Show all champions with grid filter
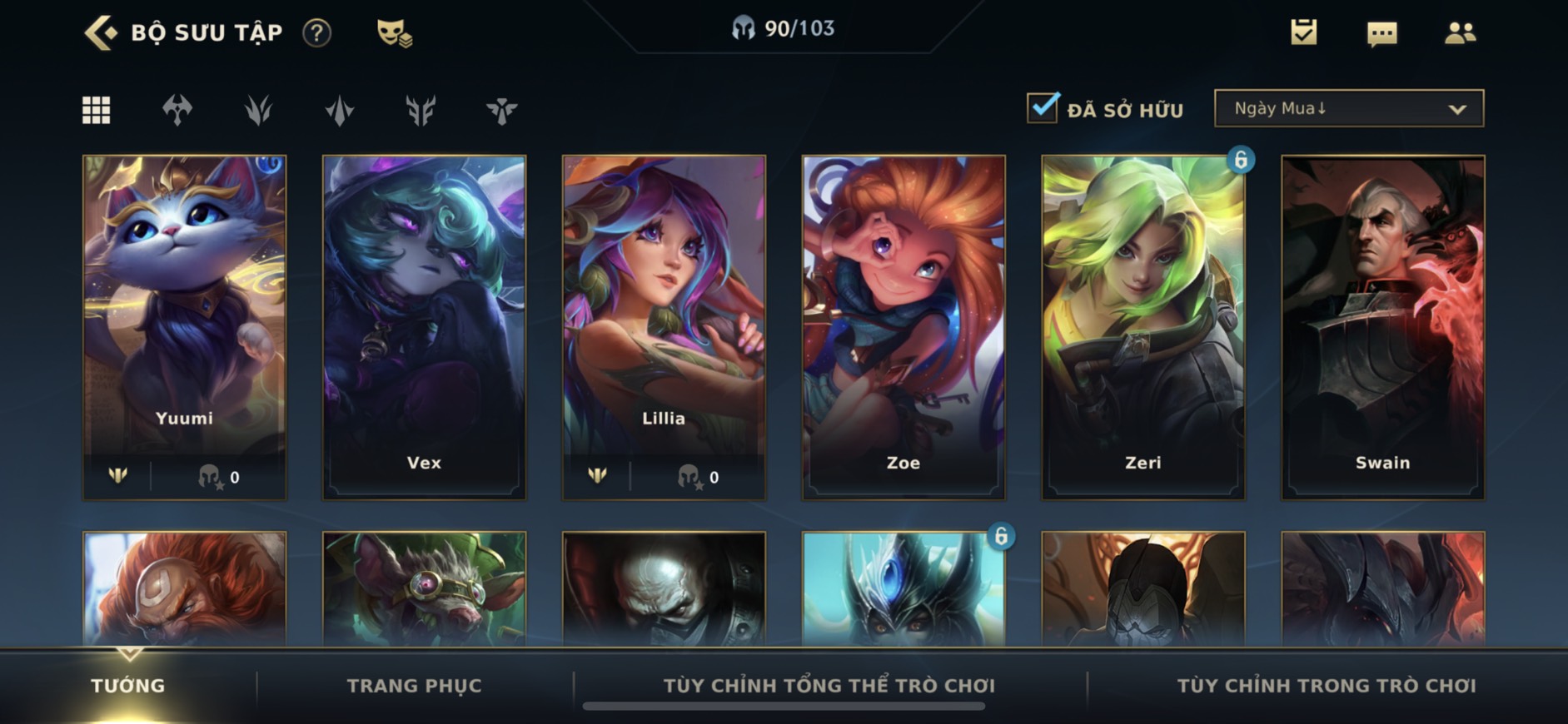 pyautogui.click(x=97, y=110)
